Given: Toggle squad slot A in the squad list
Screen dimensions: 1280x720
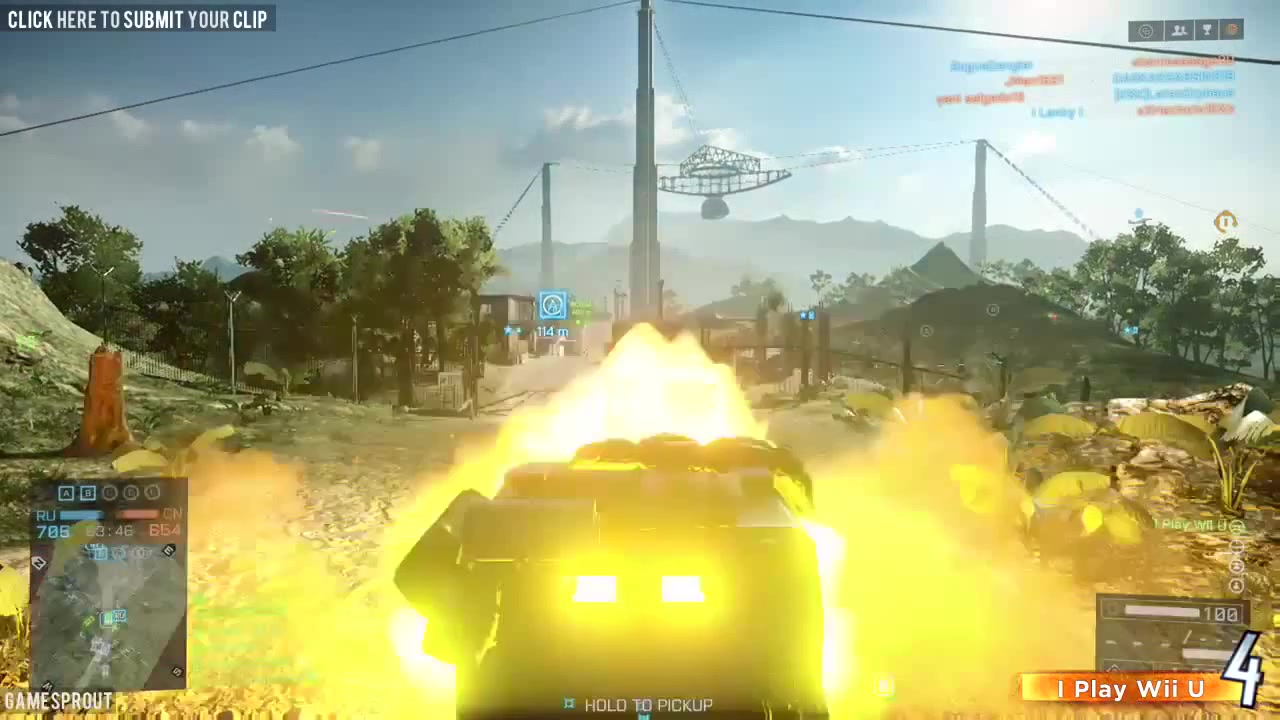Looking at the screenshot, I should point(66,493).
